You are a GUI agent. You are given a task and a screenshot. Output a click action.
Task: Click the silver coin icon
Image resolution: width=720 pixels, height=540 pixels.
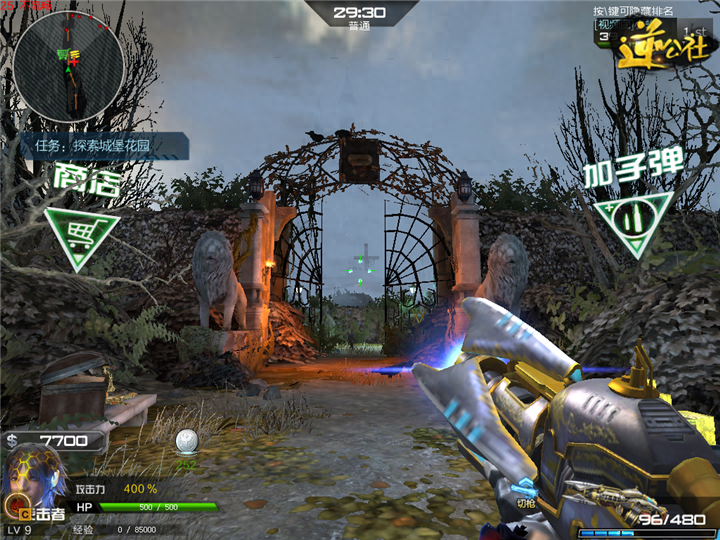pyautogui.click(x=185, y=440)
